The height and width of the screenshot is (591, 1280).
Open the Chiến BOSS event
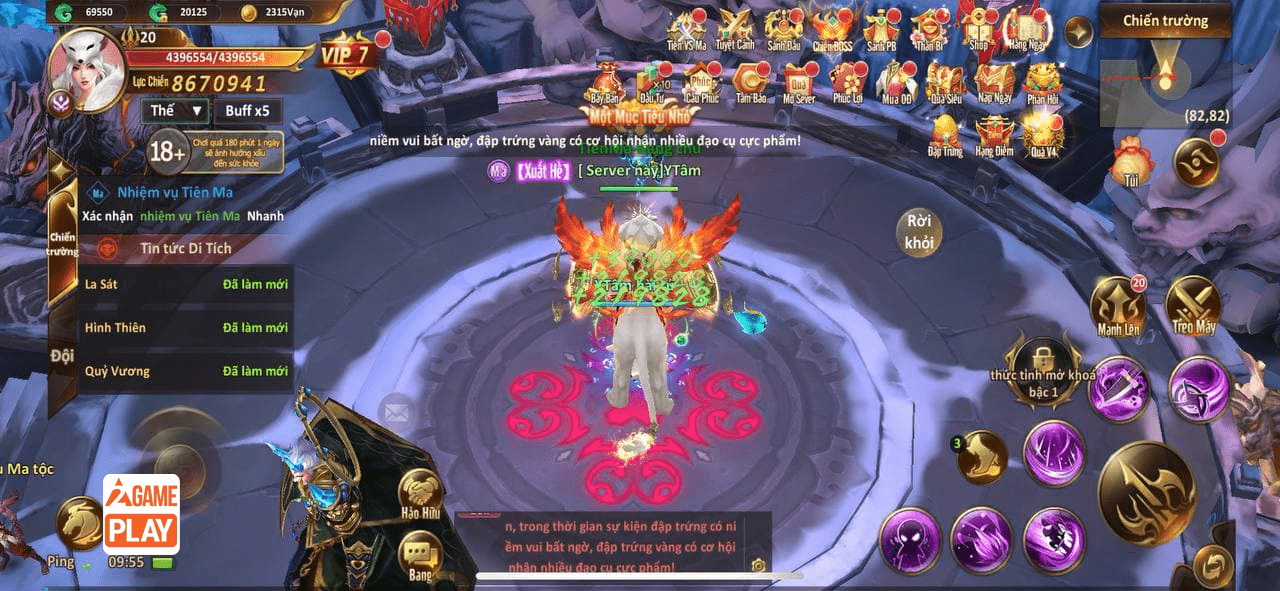pyautogui.click(x=830, y=28)
